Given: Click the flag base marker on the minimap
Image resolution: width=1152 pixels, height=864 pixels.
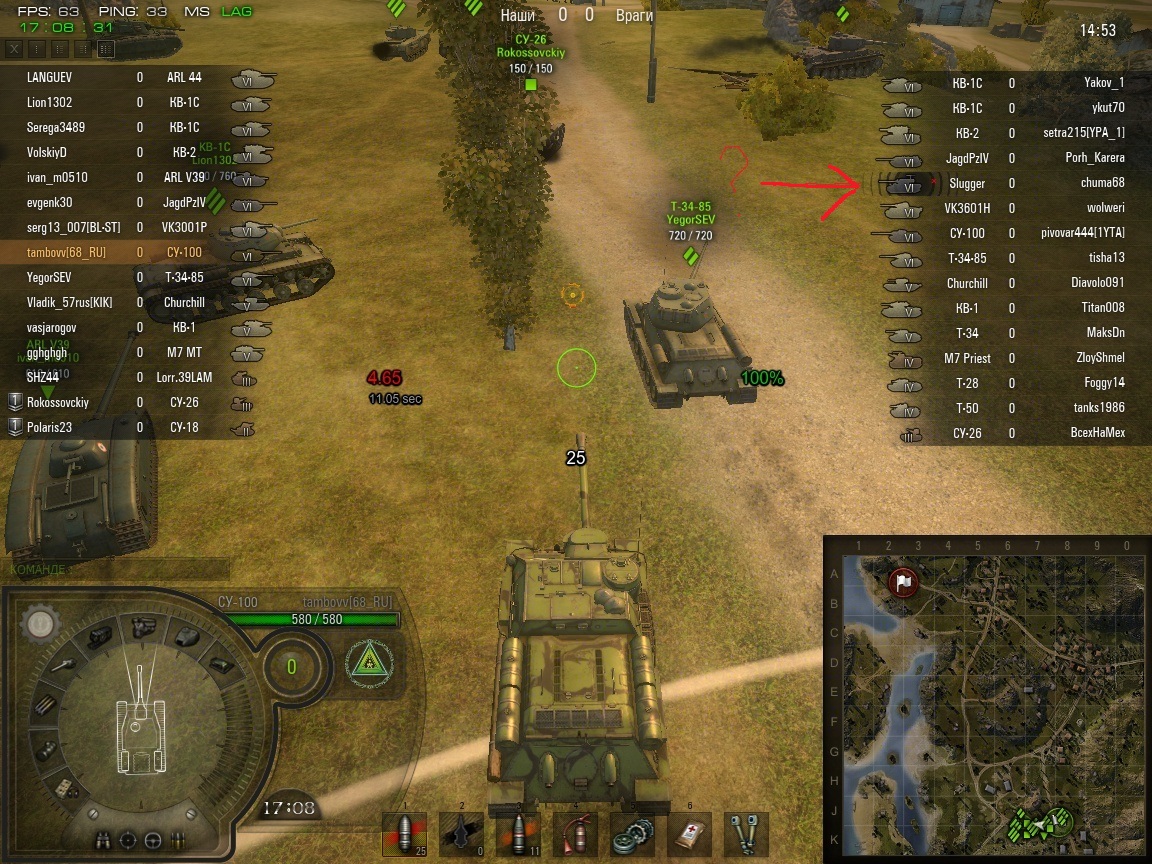Looking at the screenshot, I should (903, 582).
